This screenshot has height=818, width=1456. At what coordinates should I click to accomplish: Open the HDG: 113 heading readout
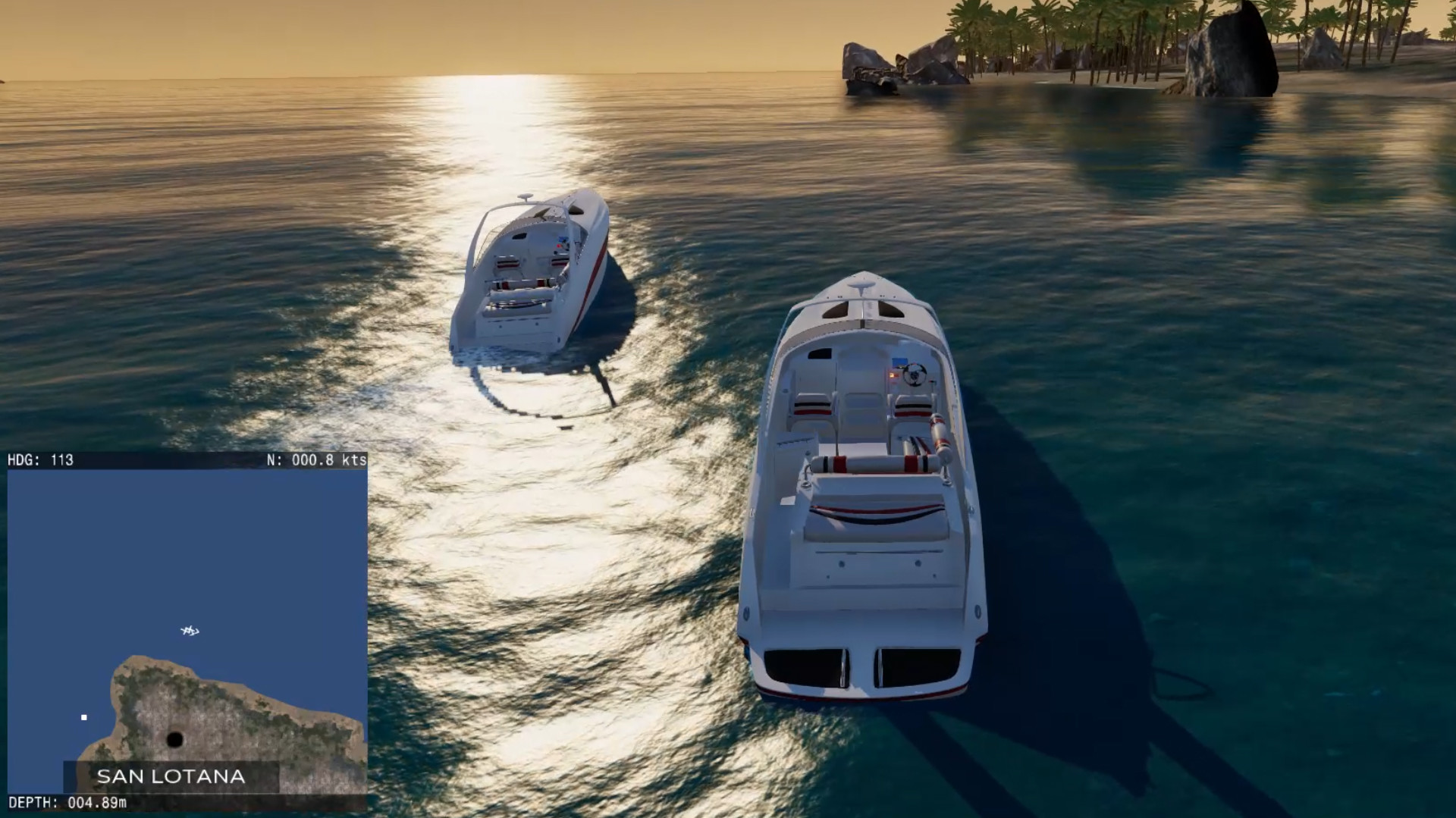click(42, 459)
